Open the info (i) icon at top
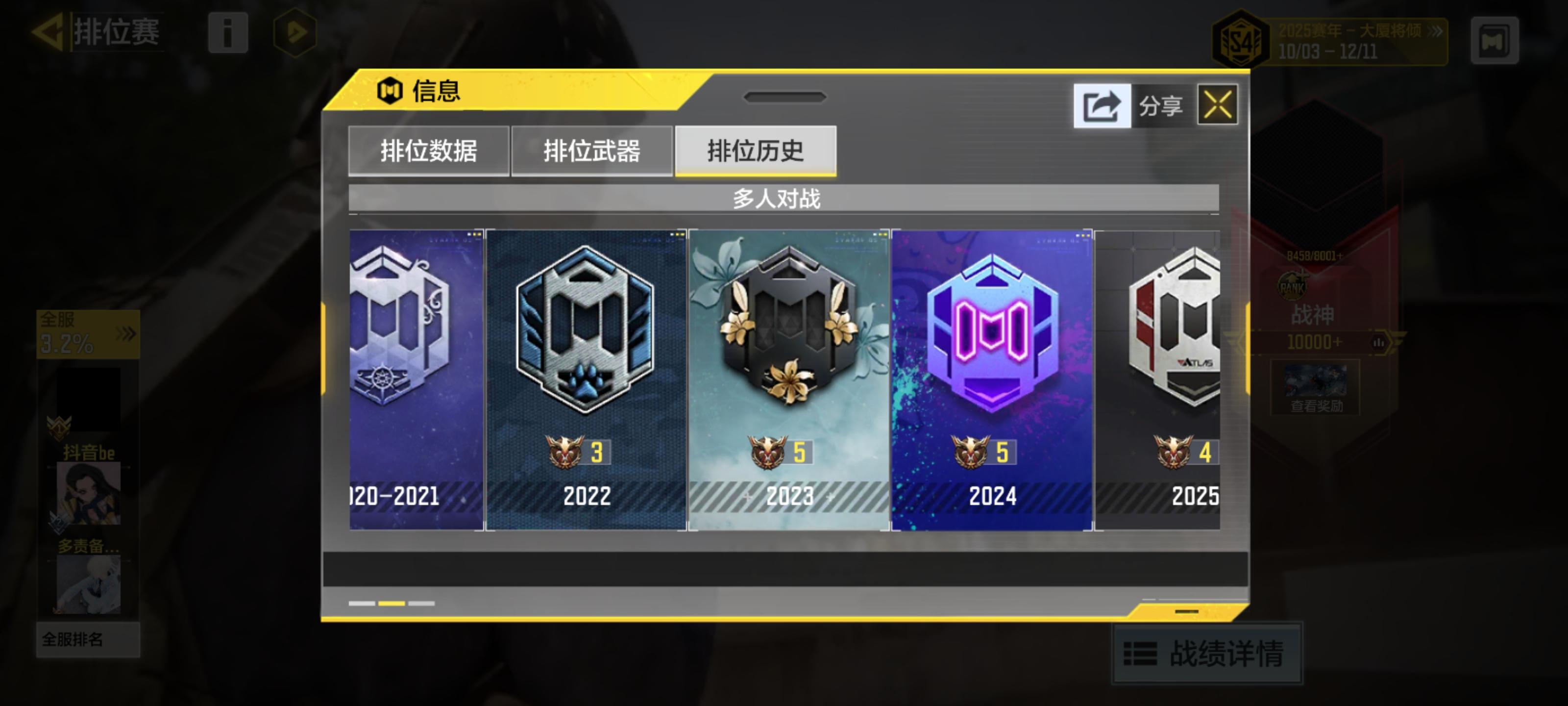This screenshot has height=706, width=1568. coord(228,34)
